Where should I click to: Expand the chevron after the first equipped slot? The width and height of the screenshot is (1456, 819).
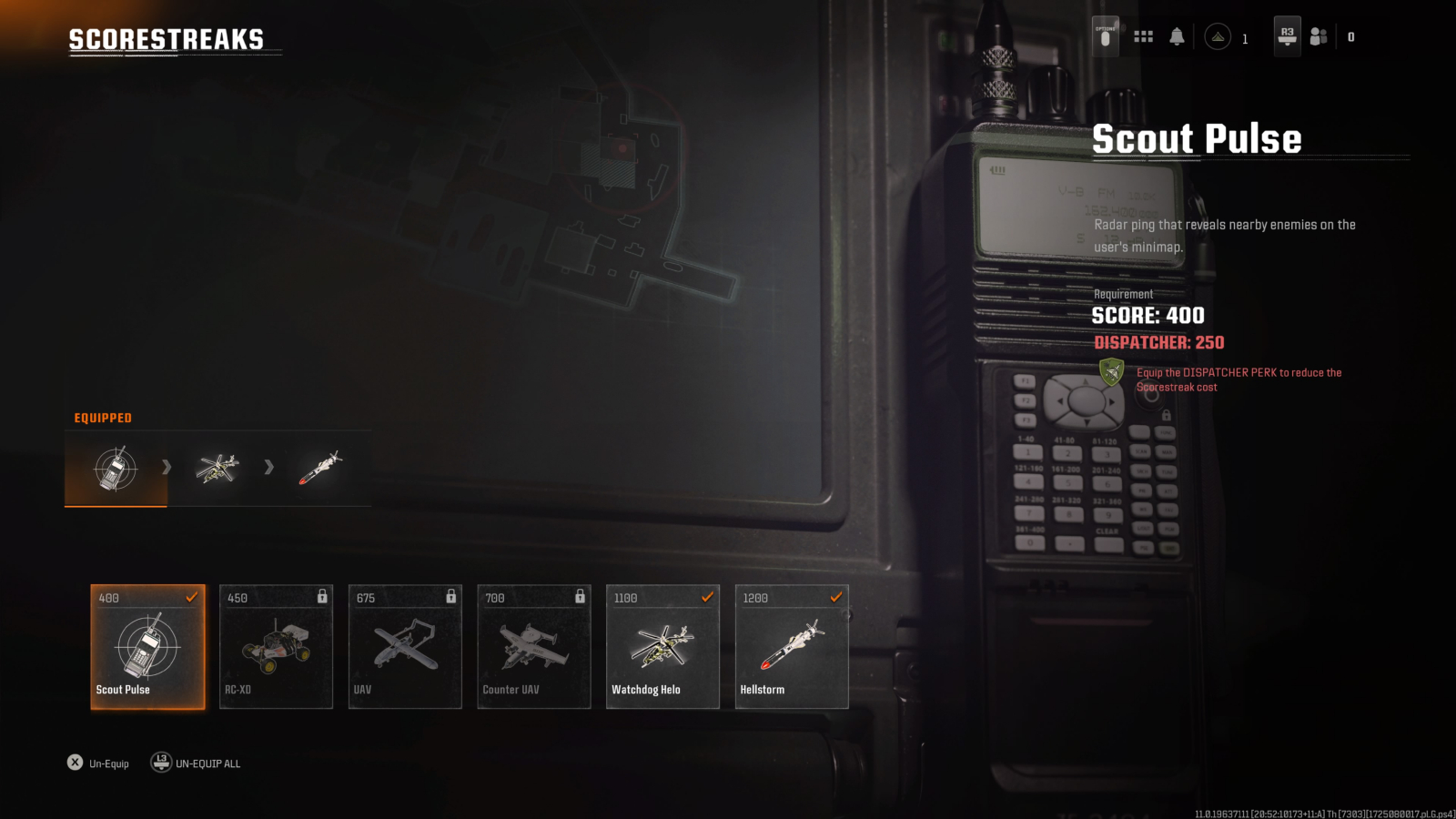[167, 468]
